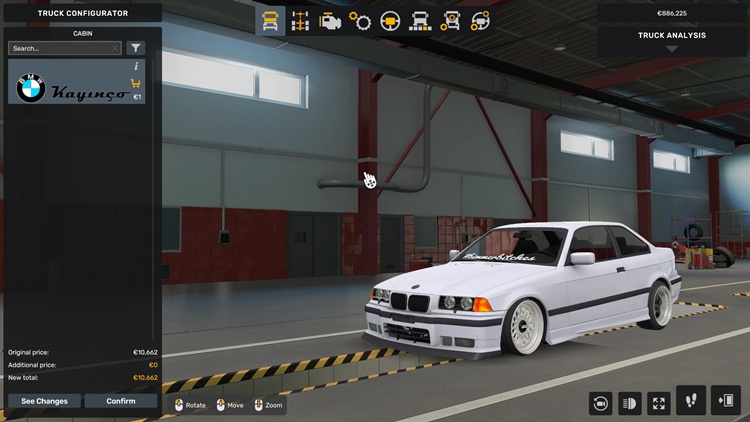Exit the configurator with door icon
Screen dimensions: 750x422
coord(725,400)
